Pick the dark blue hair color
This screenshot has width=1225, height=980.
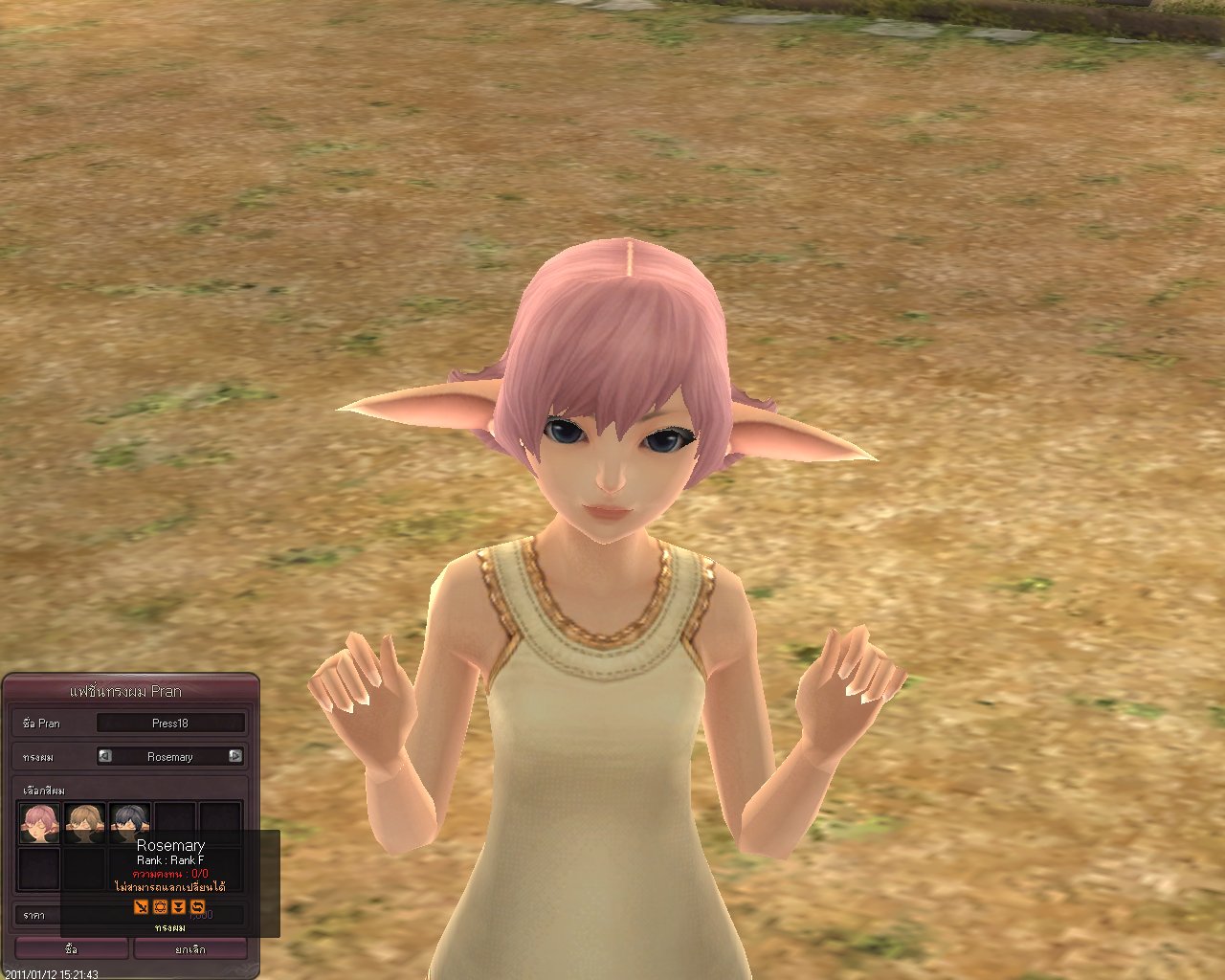pos(129,821)
